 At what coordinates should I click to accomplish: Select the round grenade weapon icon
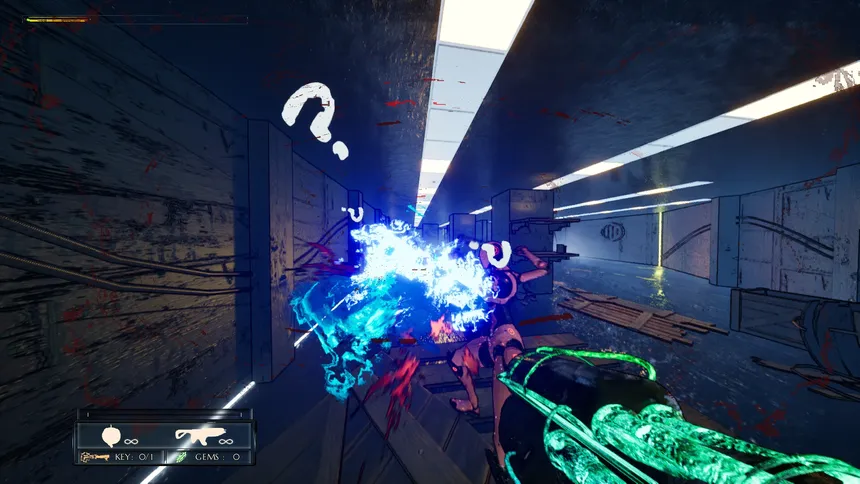coord(112,436)
